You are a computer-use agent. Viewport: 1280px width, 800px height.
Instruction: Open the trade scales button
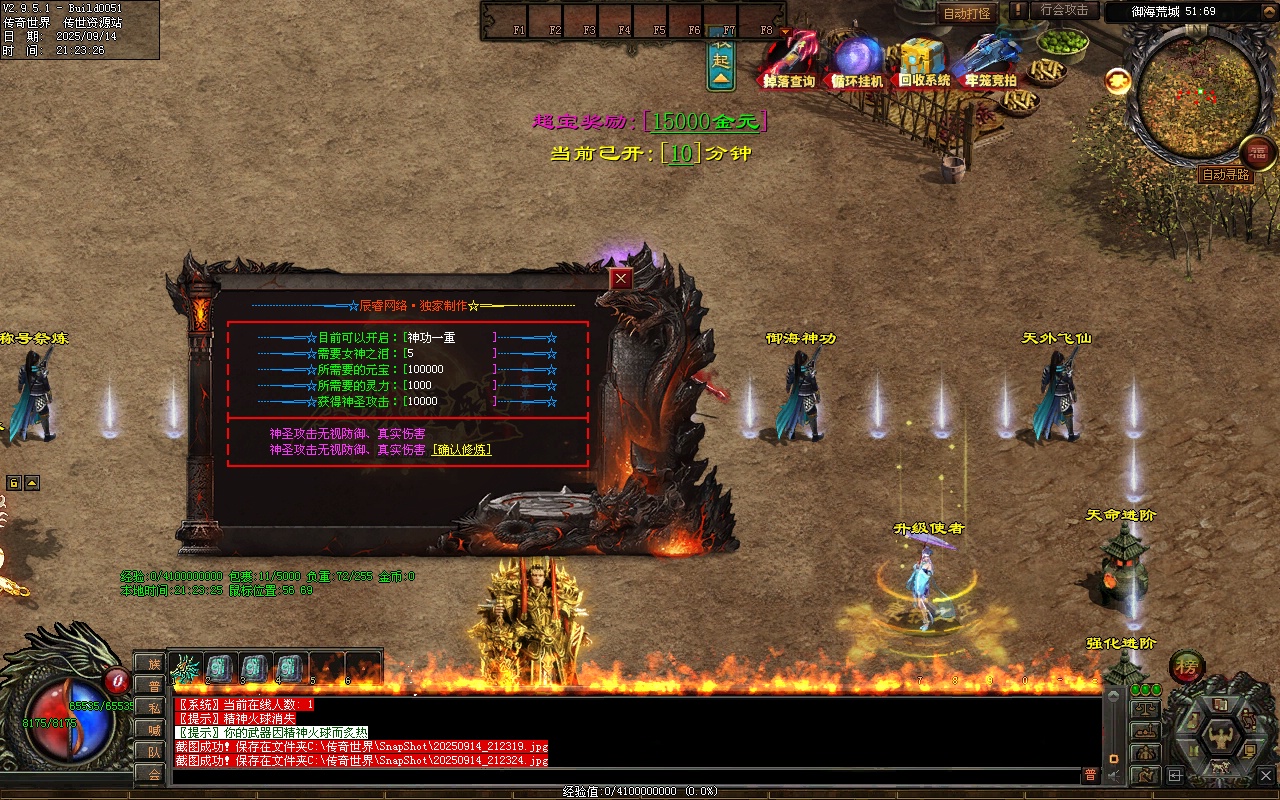(1145, 709)
